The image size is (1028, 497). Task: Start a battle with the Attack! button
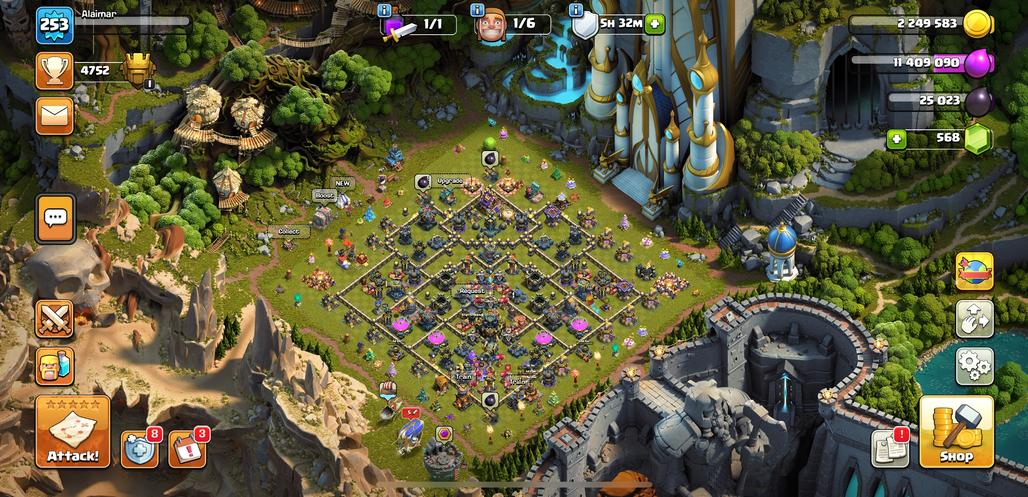click(x=73, y=432)
